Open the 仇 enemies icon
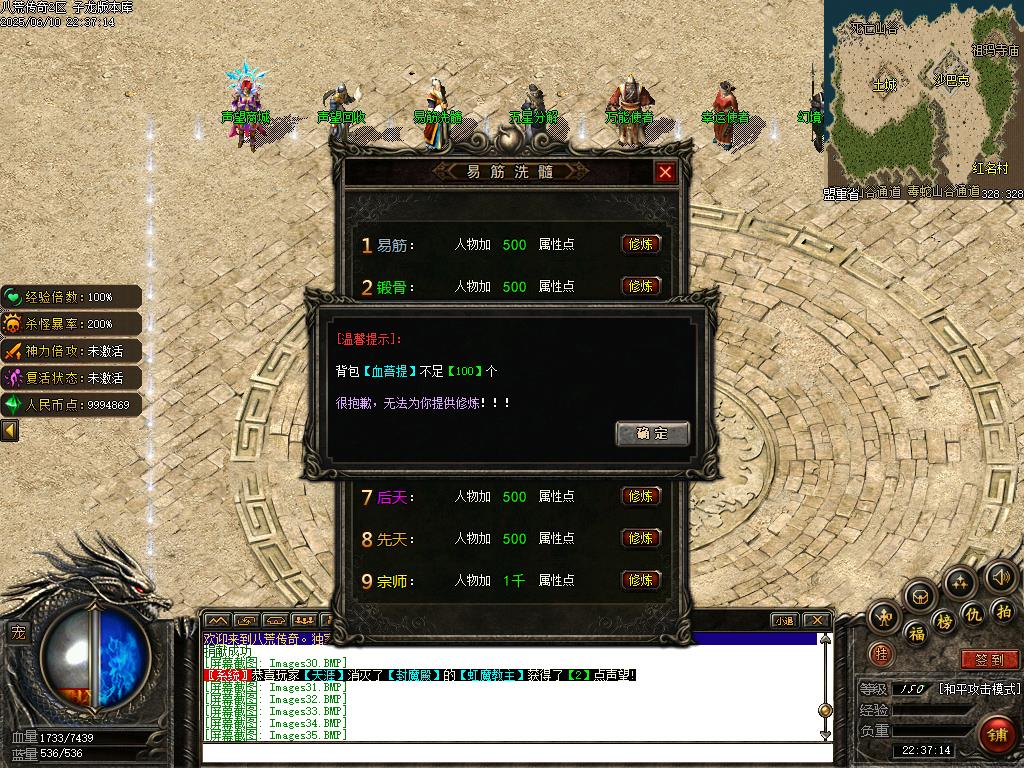 [973, 614]
